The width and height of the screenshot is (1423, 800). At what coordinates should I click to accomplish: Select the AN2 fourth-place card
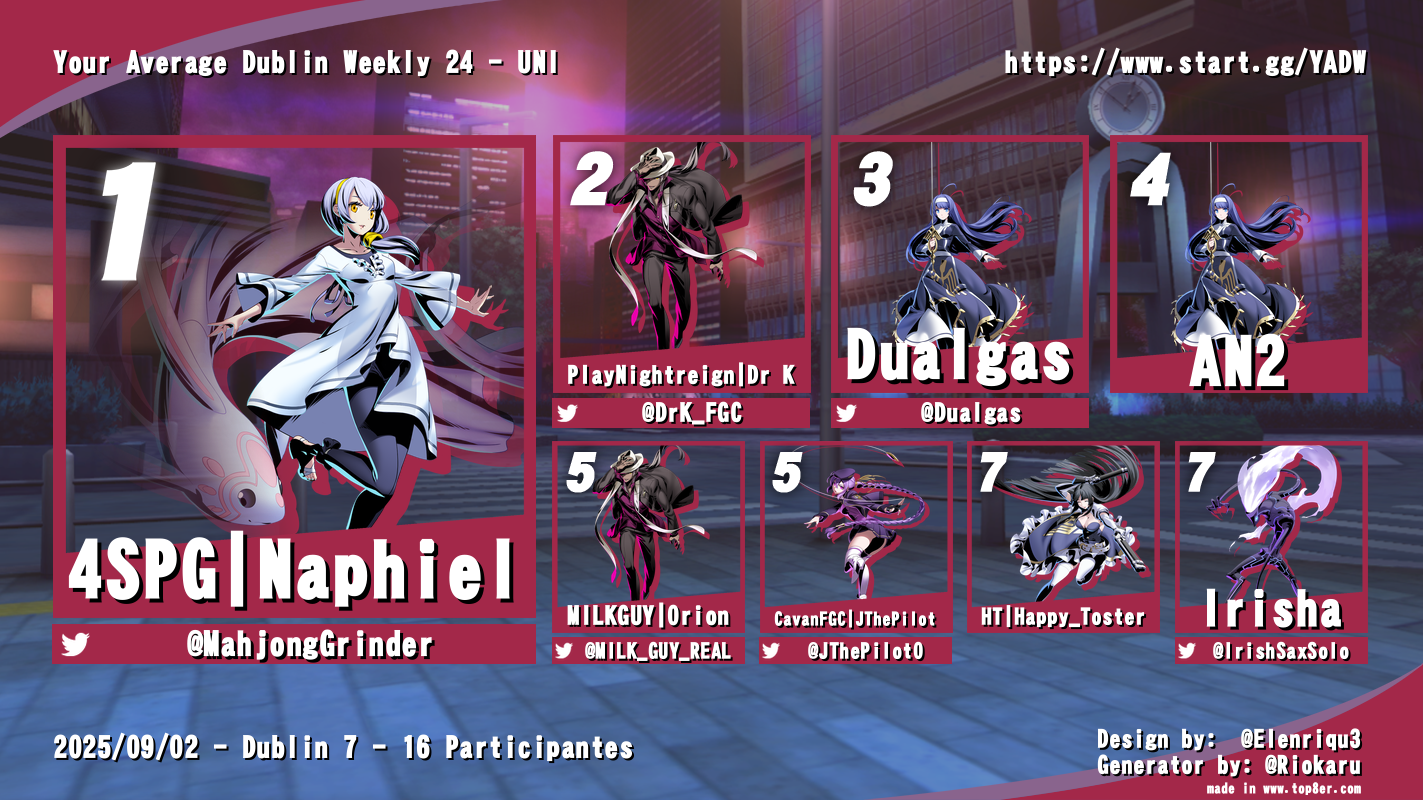coord(1238,265)
